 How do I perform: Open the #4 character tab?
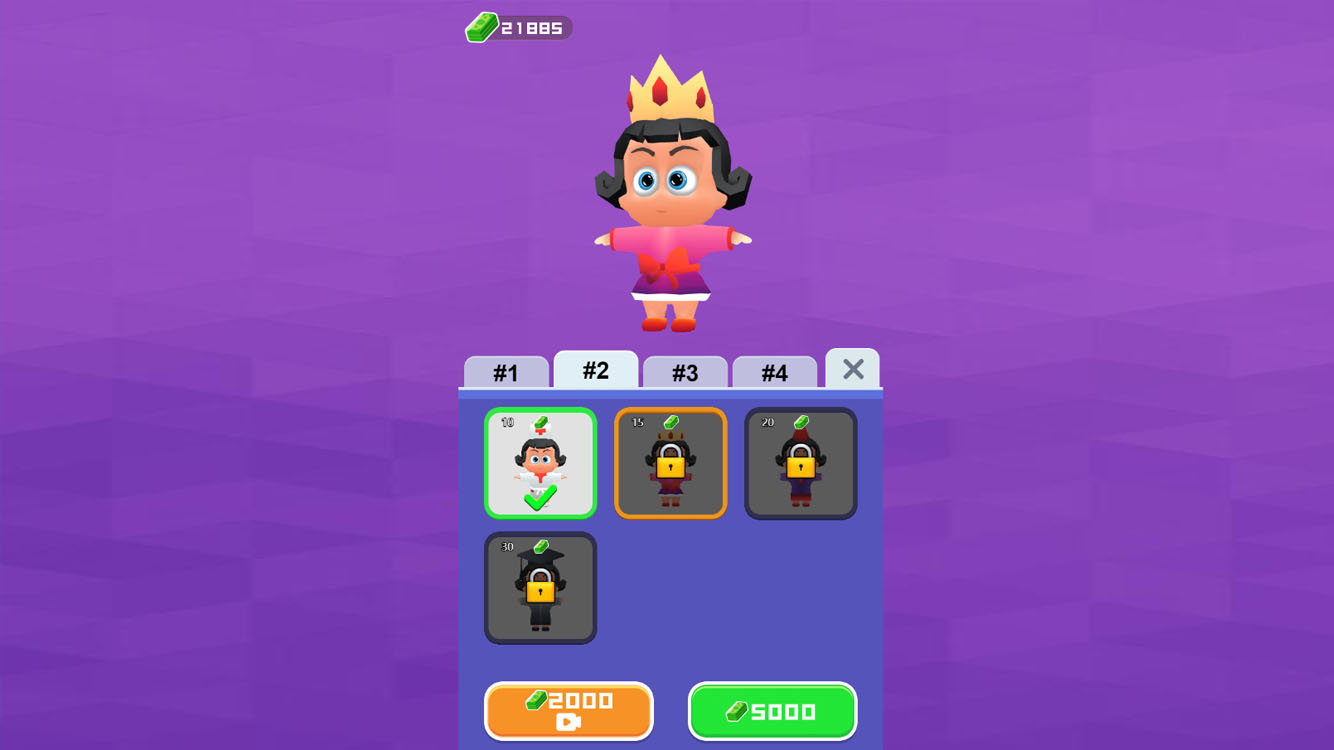point(775,372)
